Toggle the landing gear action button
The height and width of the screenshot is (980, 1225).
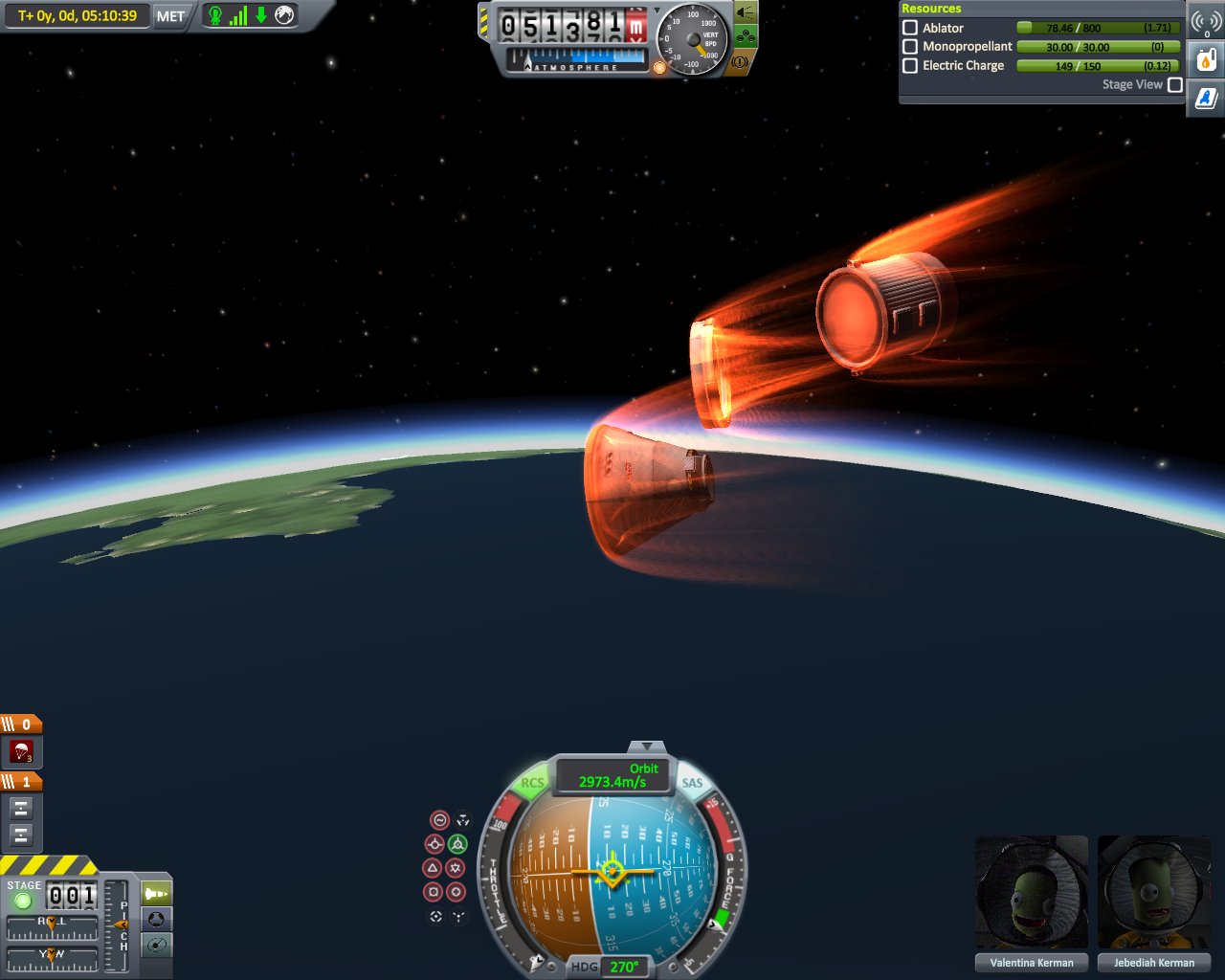point(746,37)
